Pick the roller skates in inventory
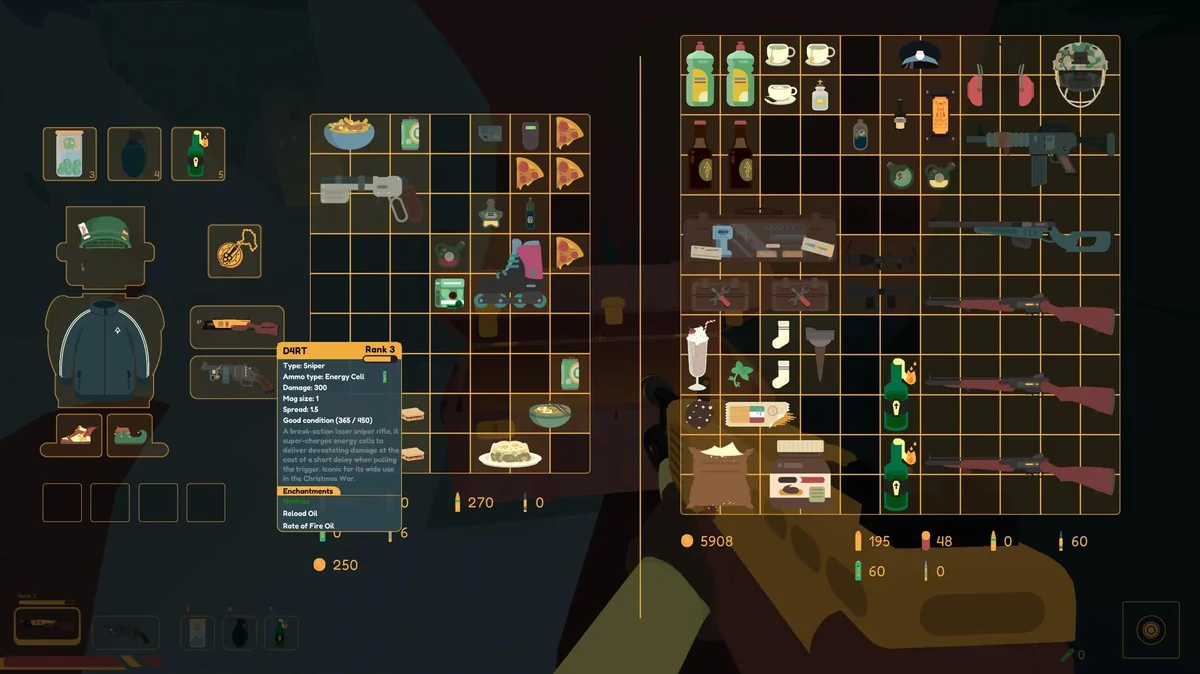Viewport: 1200px width, 674px height. pyautogui.click(x=510, y=274)
